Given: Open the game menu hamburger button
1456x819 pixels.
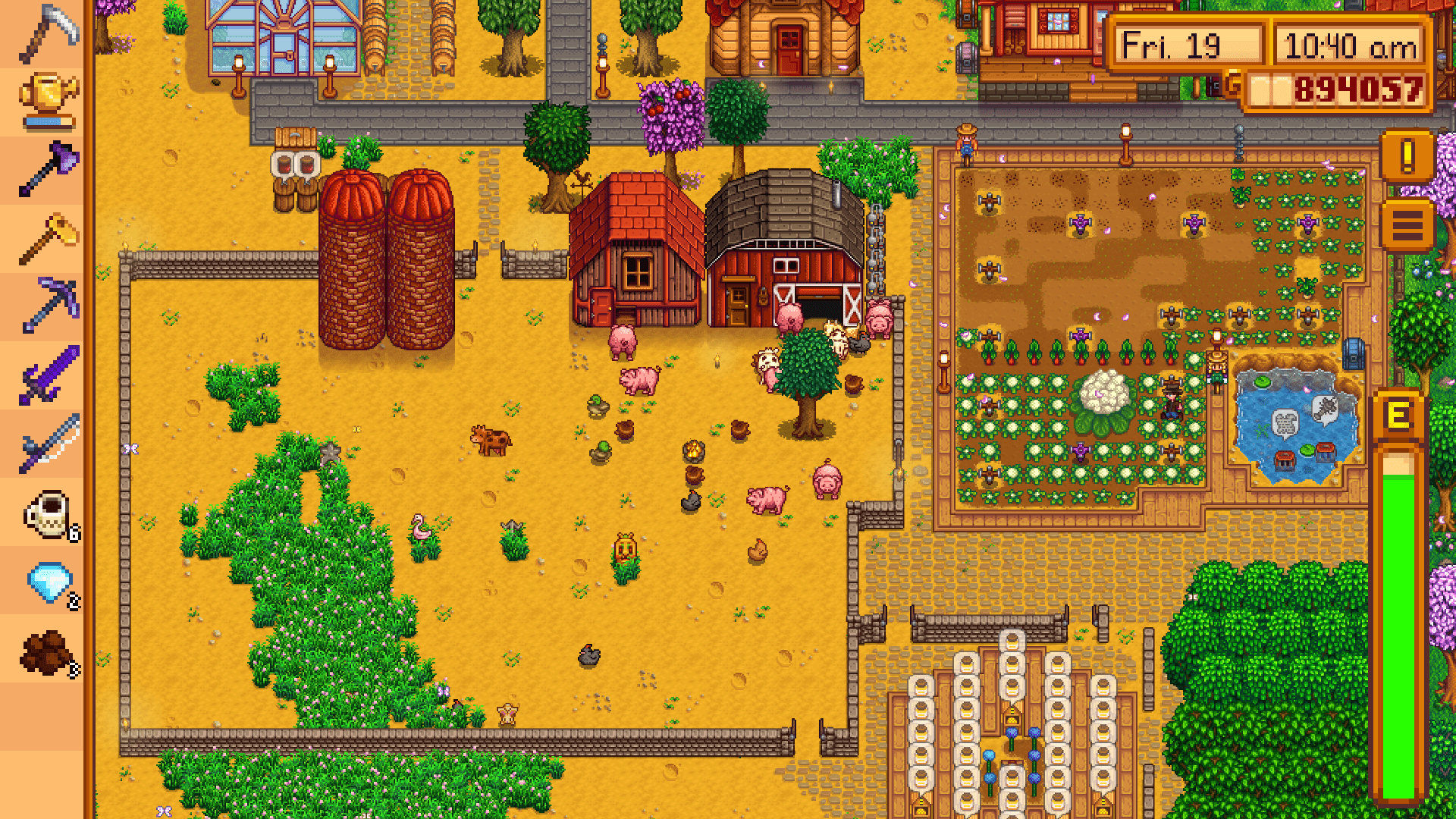Looking at the screenshot, I should (1407, 225).
